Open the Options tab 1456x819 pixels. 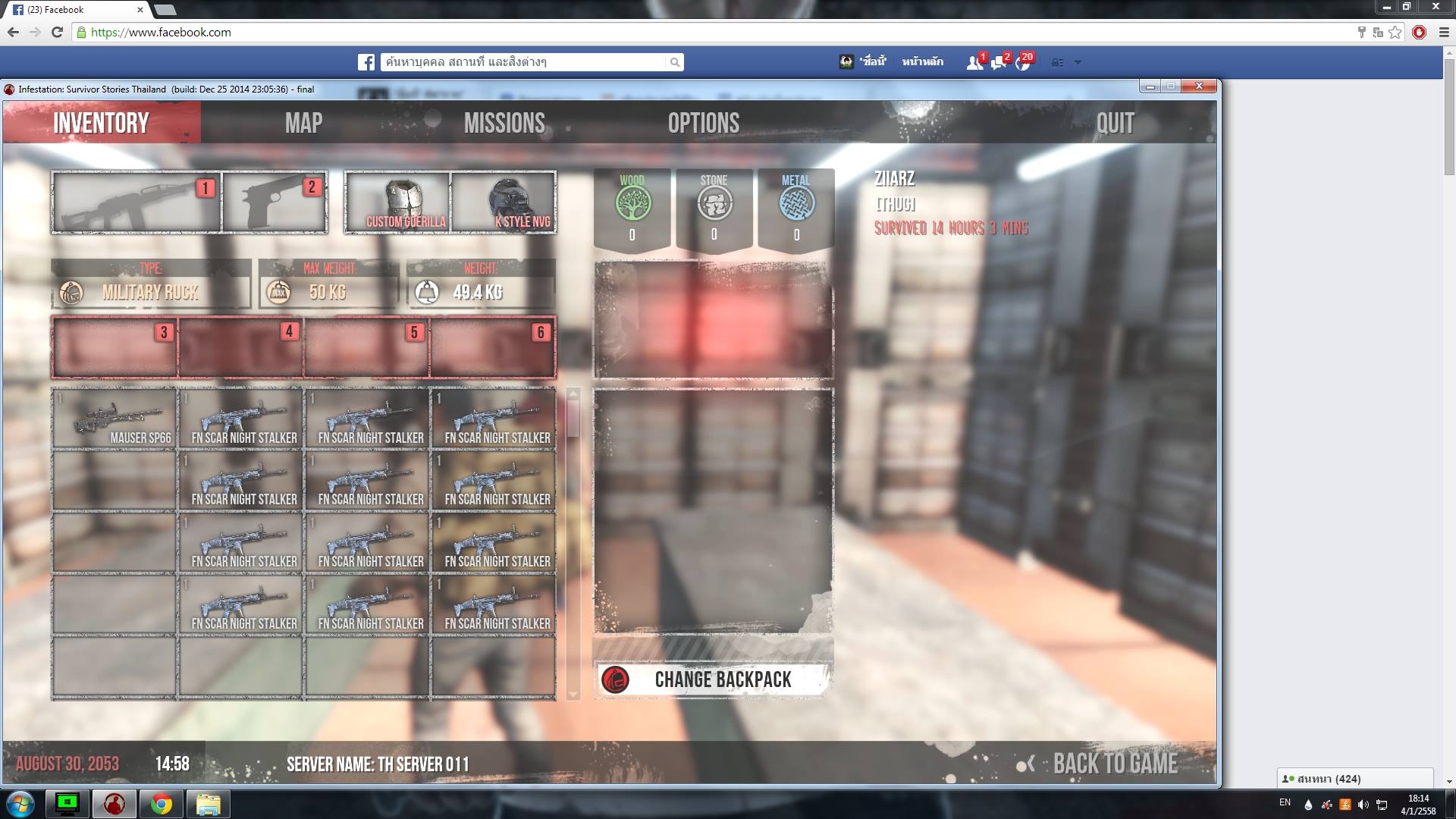(703, 123)
